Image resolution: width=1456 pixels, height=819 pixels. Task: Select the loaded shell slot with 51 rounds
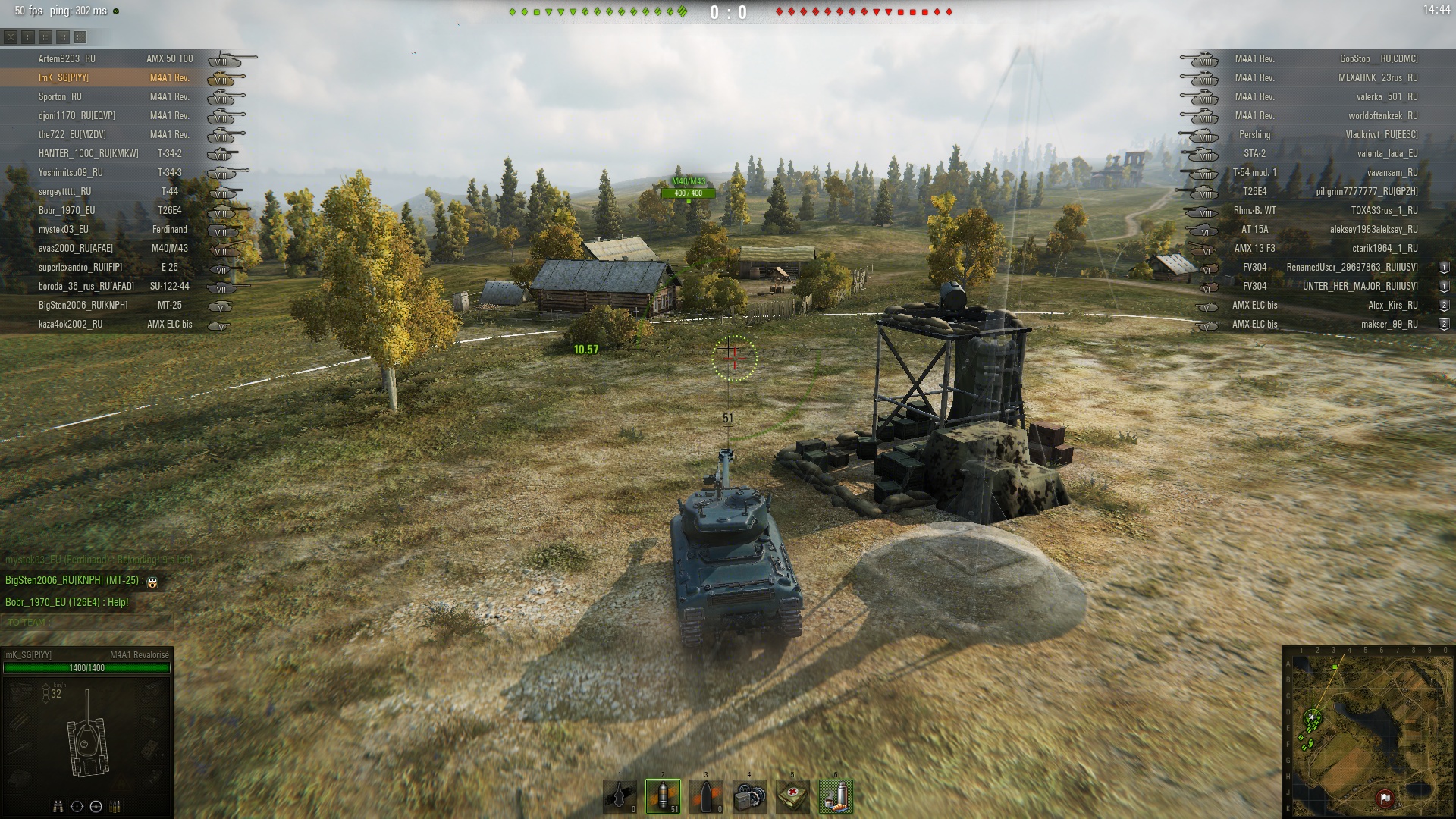pyautogui.click(x=663, y=796)
